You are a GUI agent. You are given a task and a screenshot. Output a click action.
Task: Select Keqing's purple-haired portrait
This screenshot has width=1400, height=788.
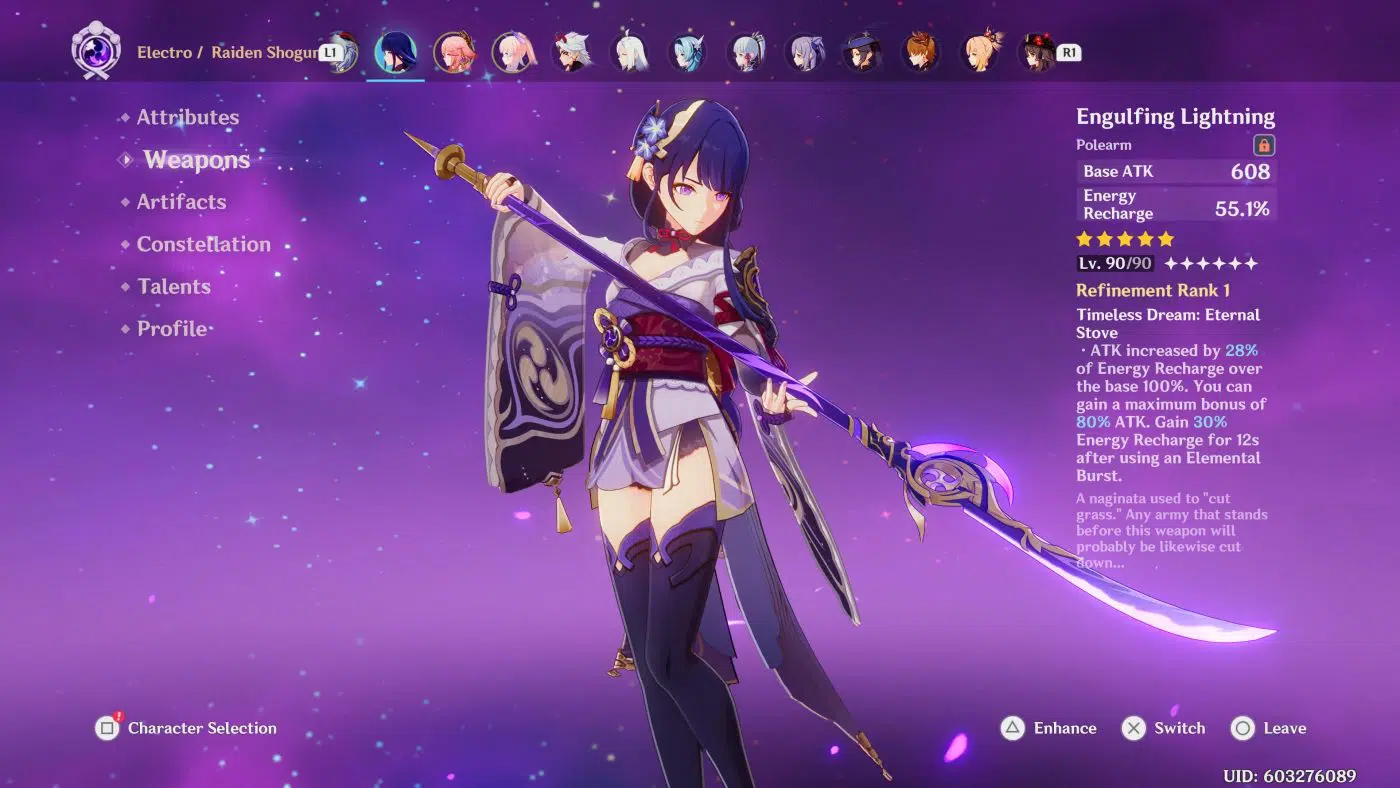[806, 52]
